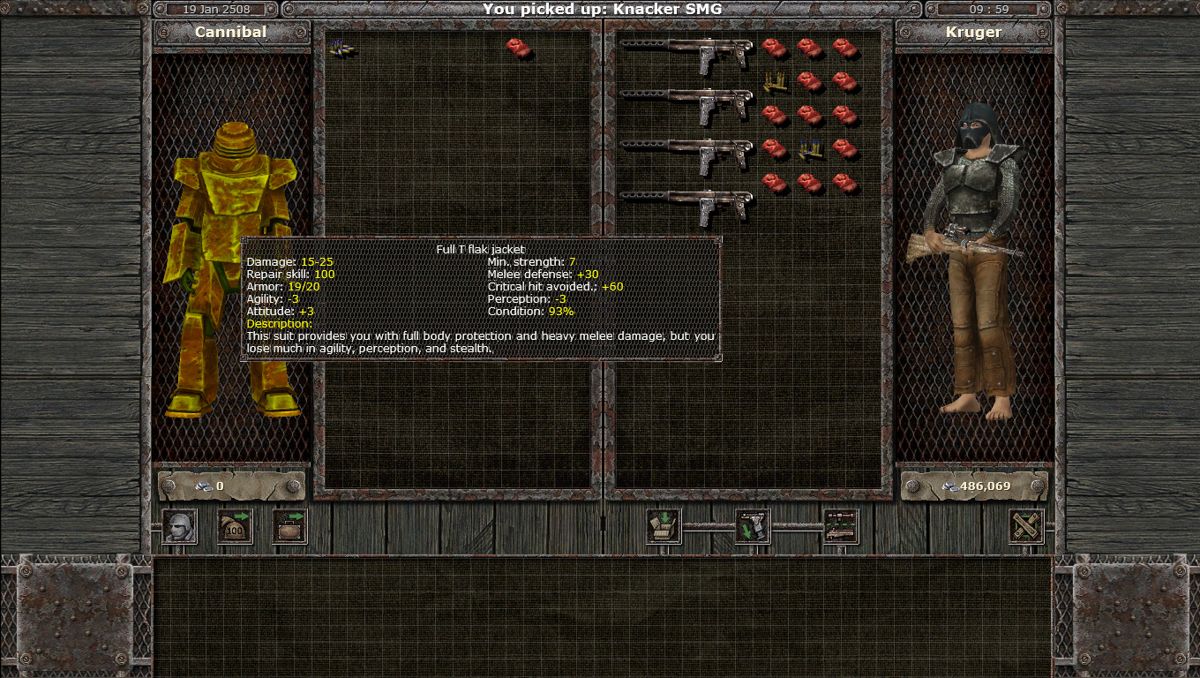Click the pistol with green arrow button
The image size is (1200, 678).
(752, 527)
